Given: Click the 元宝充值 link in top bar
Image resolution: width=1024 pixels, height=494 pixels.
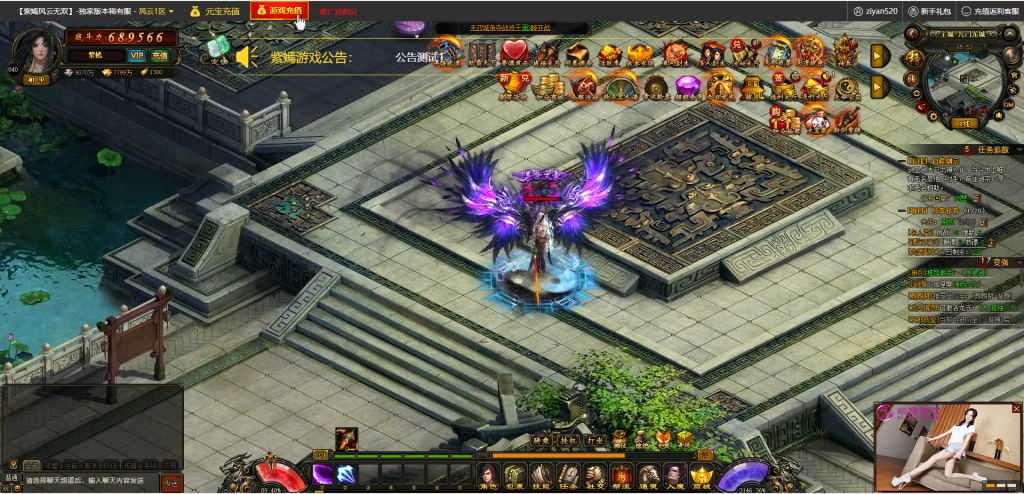Looking at the screenshot, I should click(216, 11).
